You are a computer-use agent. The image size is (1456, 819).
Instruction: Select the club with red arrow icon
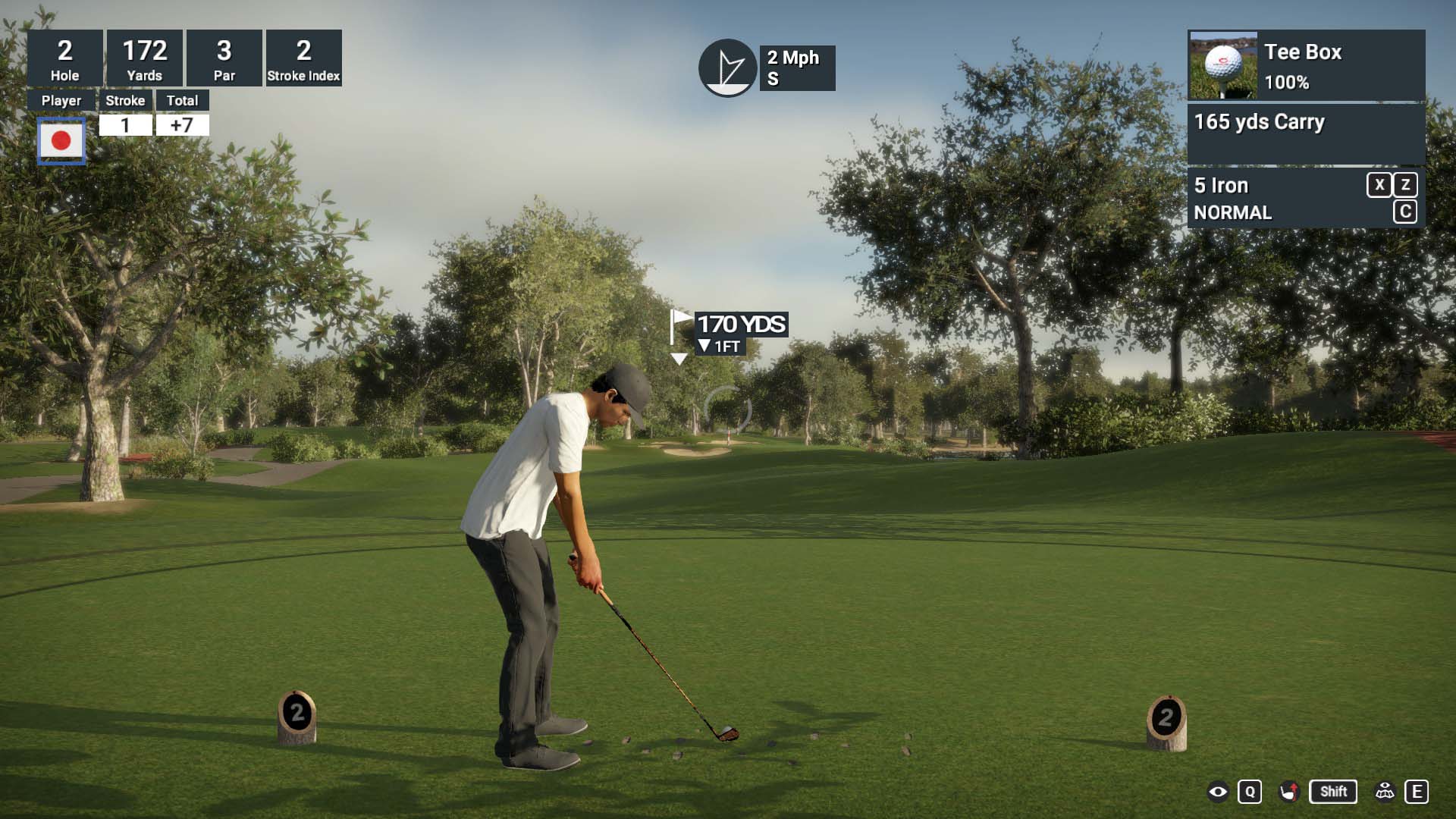(1289, 792)
